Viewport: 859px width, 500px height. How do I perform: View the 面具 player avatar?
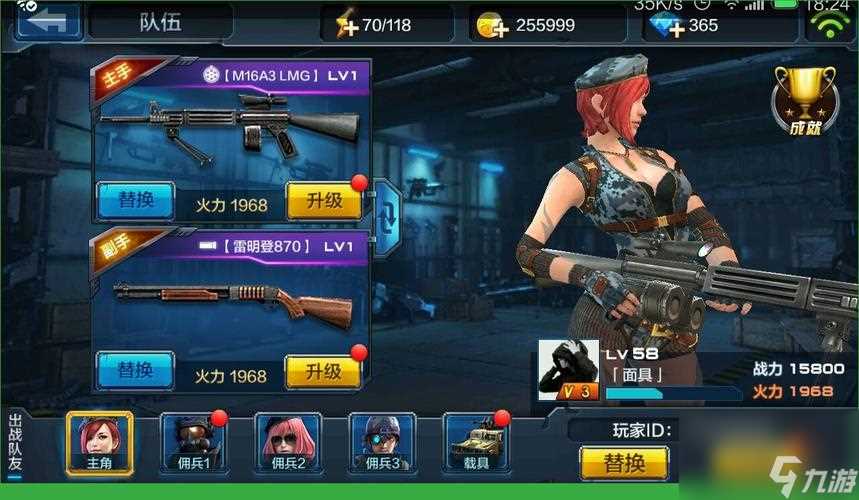(568, 370)
